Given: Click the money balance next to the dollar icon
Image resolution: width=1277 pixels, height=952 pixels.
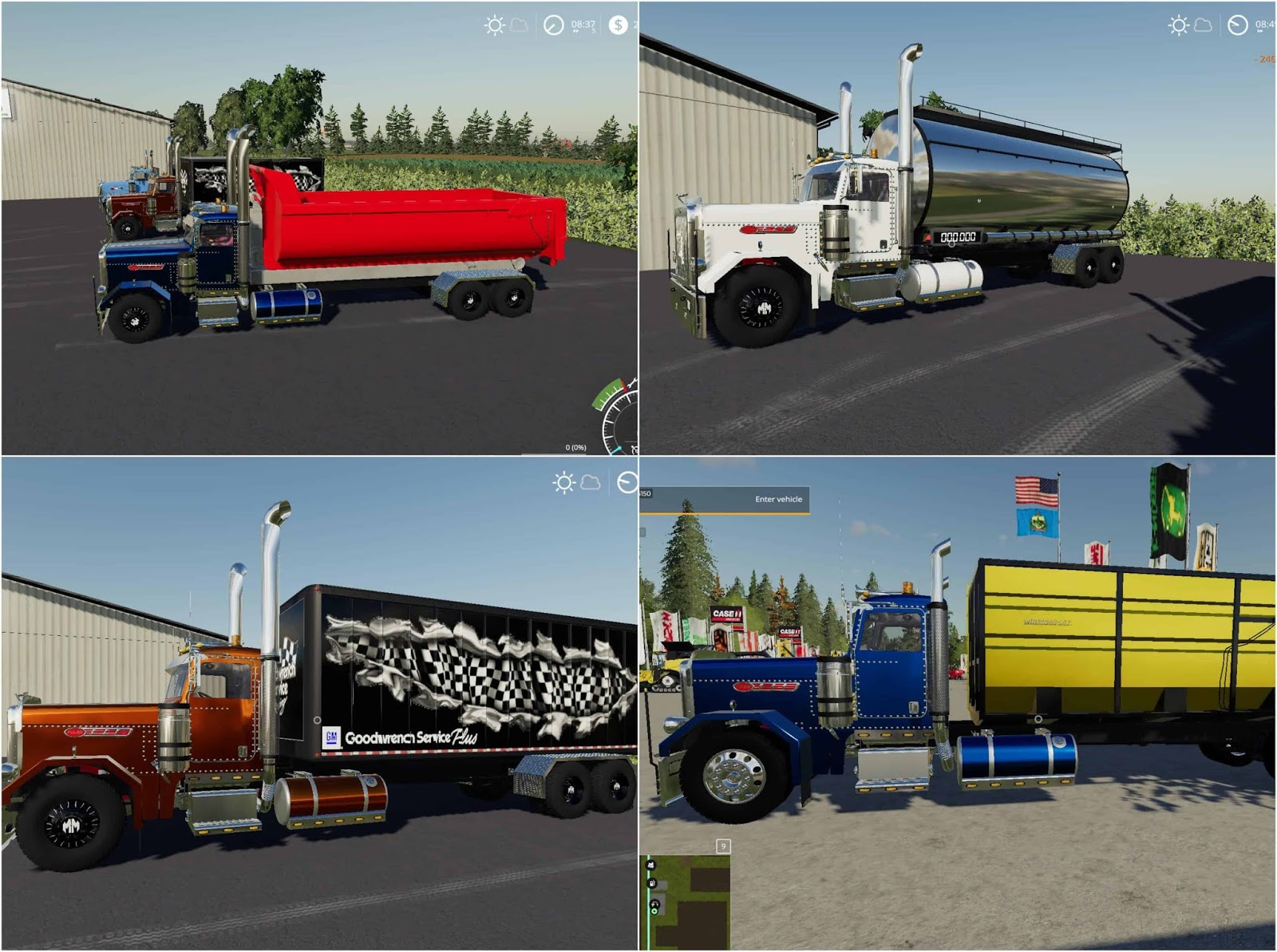Looking at the screenshot, I should (x=635, y=25).
